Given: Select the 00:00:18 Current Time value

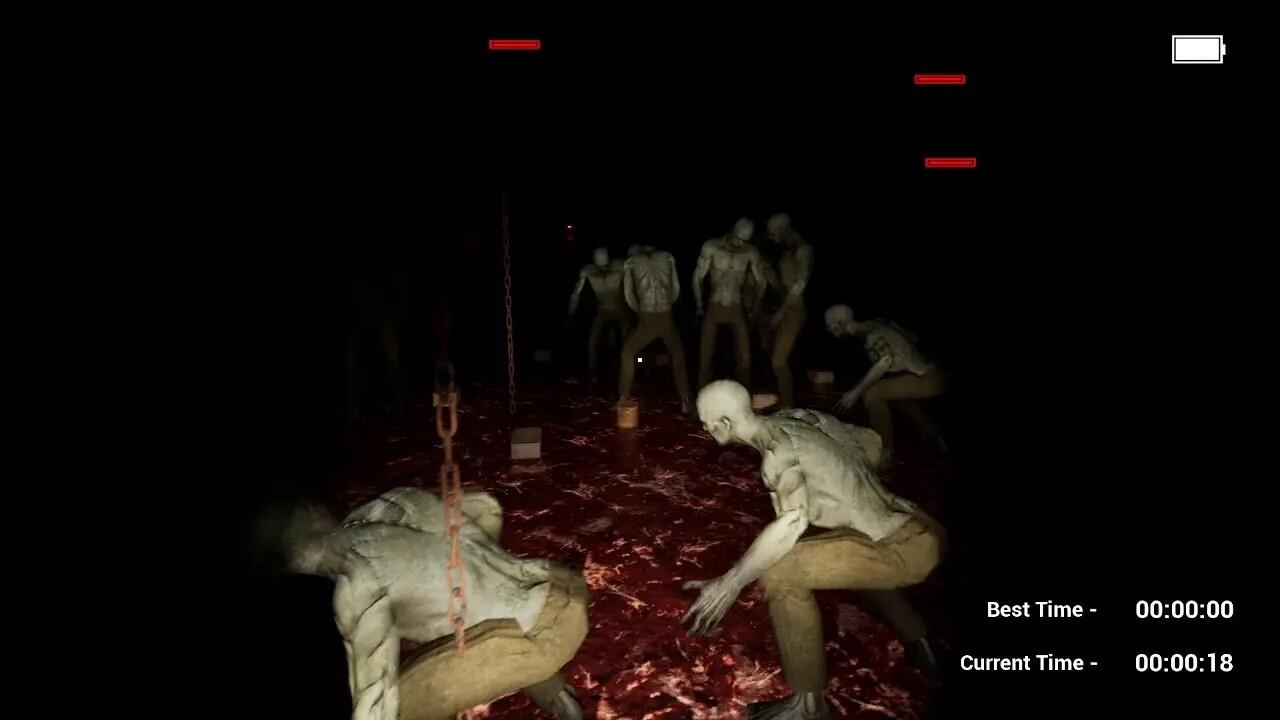Looking at the screenshot, I should pos(1183,662).
